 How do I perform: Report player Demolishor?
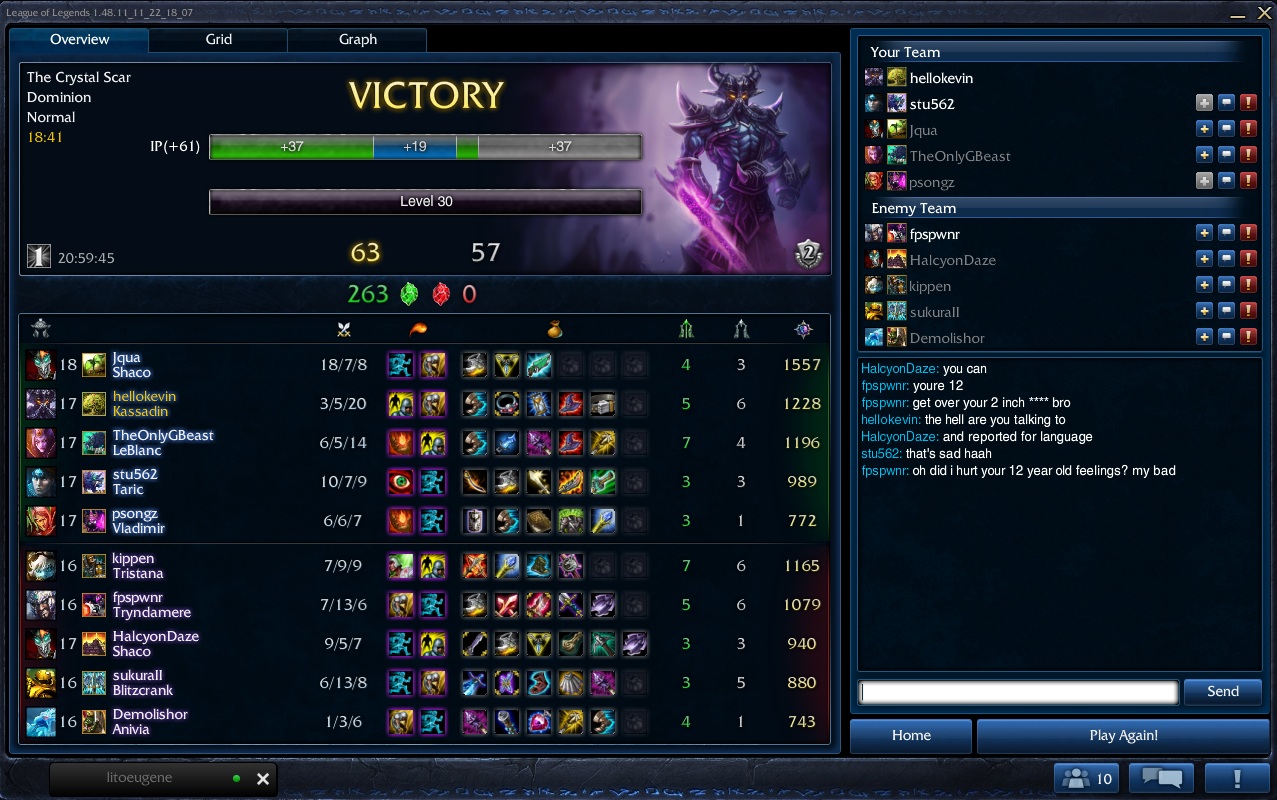1248,338
